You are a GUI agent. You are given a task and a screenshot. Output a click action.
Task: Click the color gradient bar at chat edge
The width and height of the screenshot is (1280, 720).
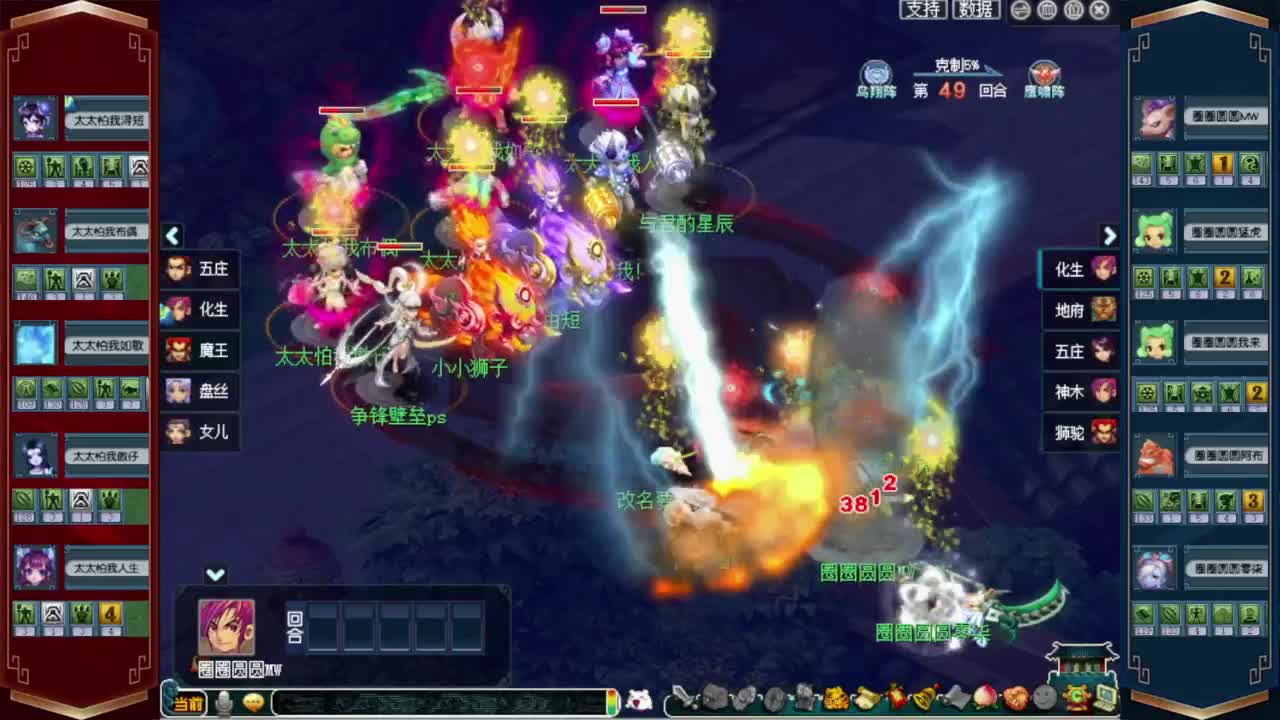coord(613,701)
